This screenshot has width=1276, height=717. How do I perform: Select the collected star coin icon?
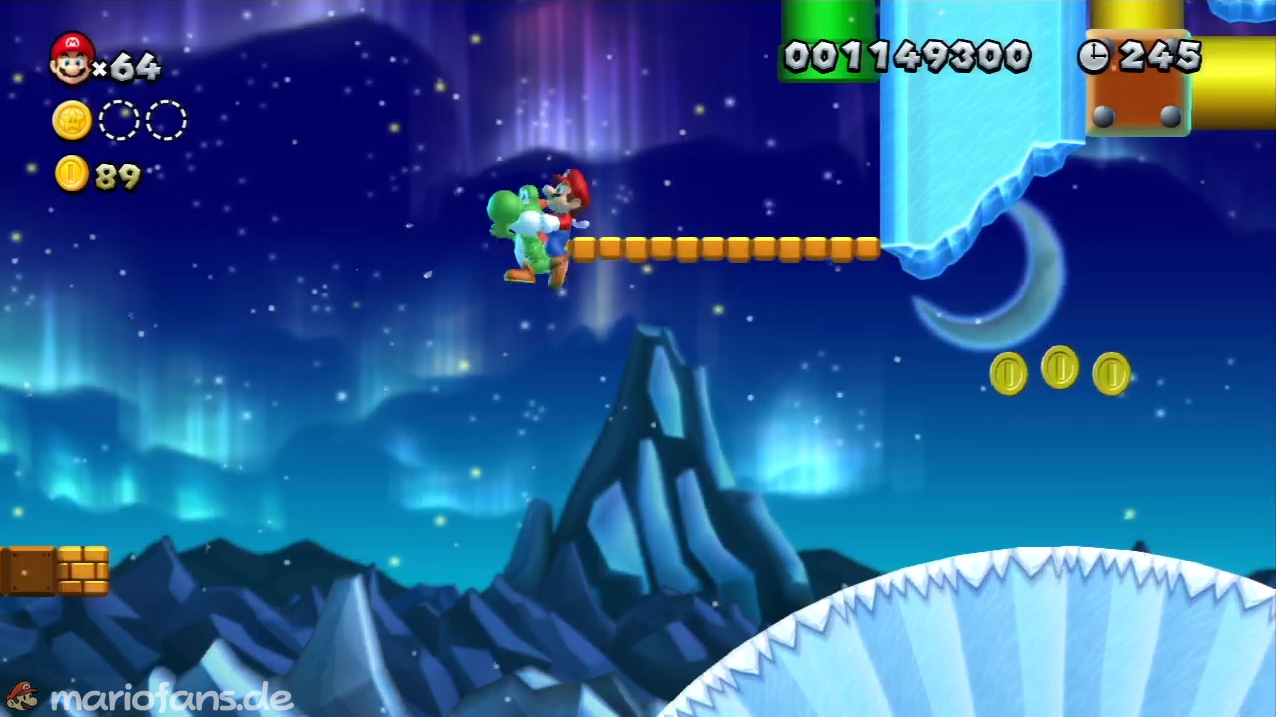coord(72,121)
